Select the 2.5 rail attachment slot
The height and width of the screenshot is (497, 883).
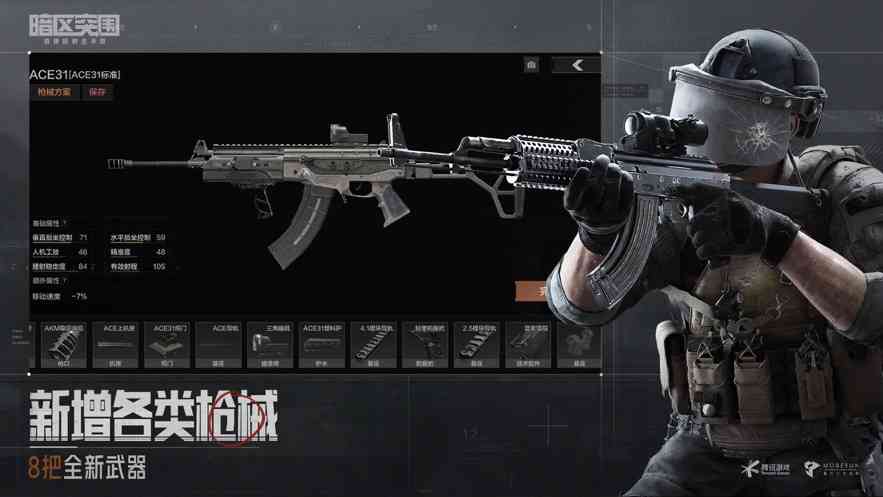click(x=475, y=345)
